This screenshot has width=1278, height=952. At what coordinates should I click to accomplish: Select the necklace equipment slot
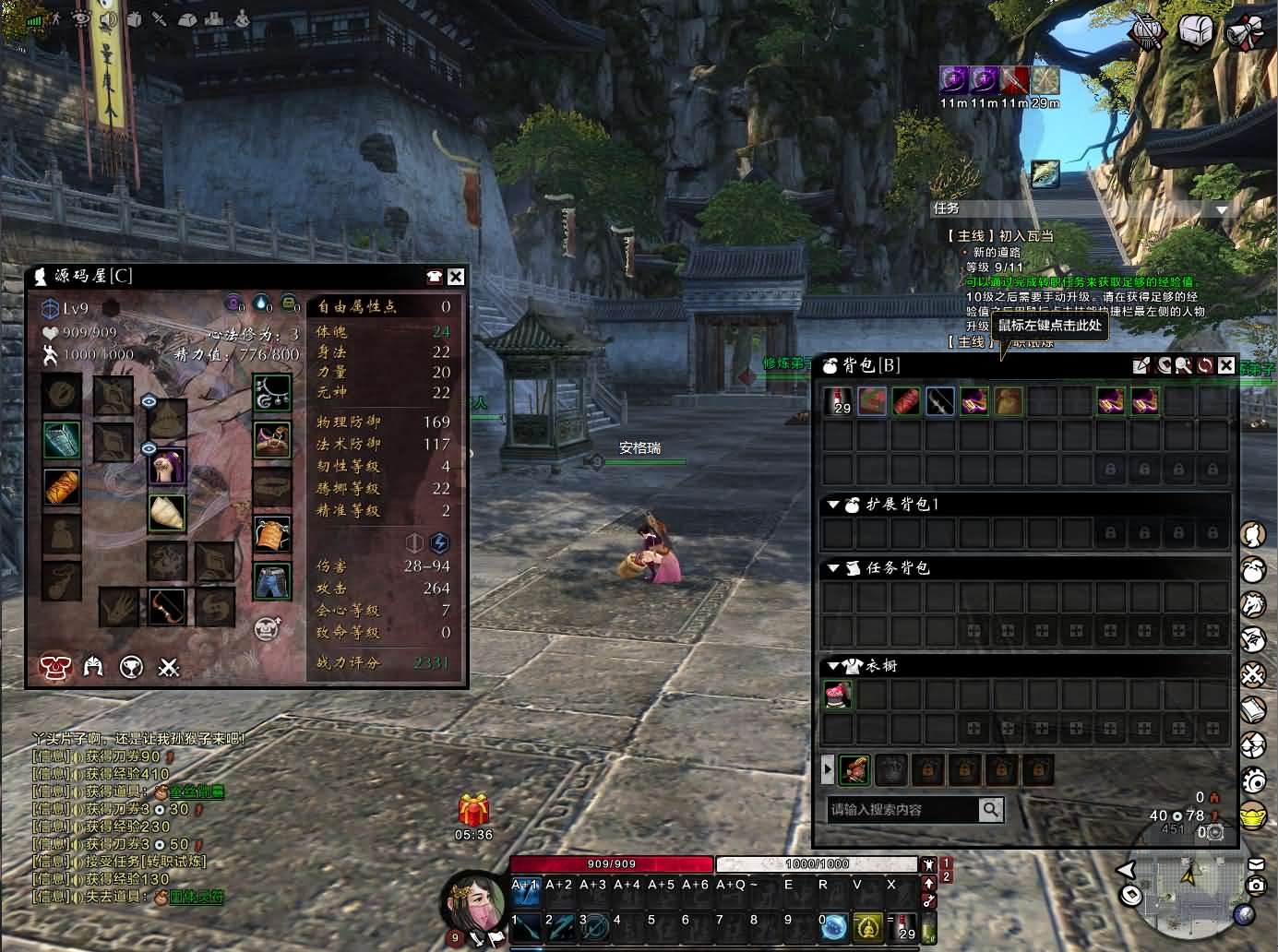pos(272,391)
